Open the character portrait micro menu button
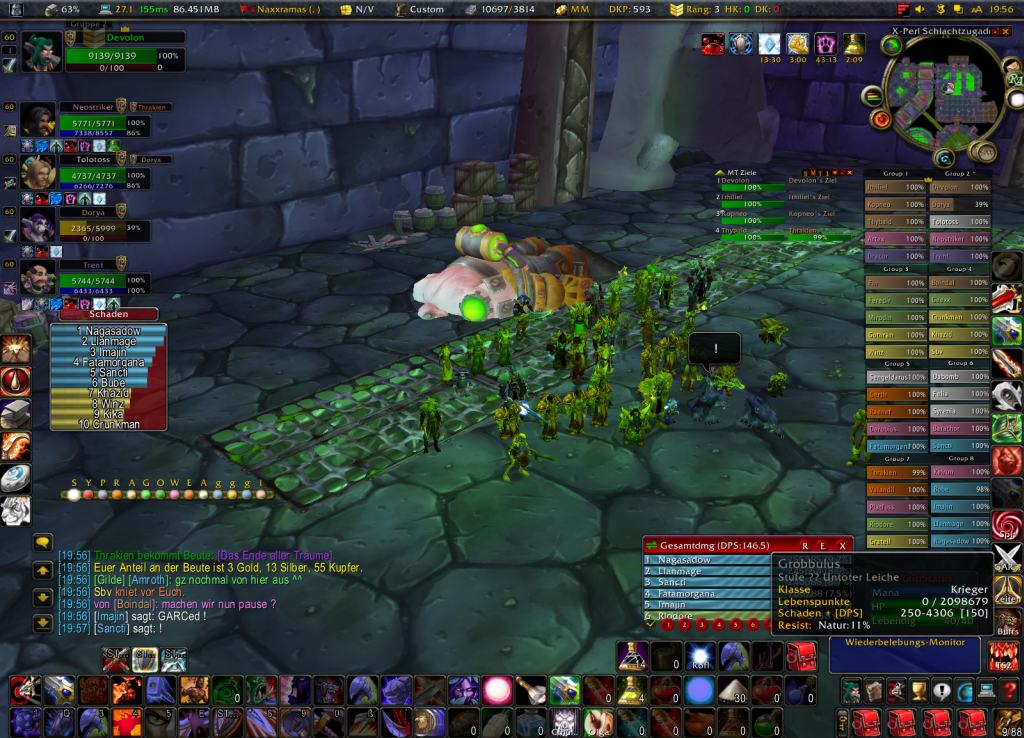 click(x=851, y=690)
